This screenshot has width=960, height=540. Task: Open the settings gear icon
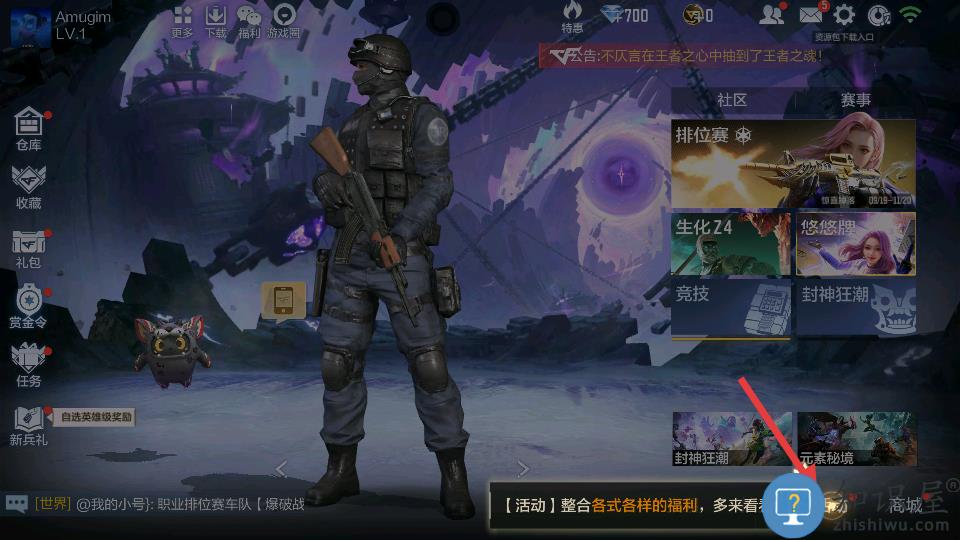845,15
